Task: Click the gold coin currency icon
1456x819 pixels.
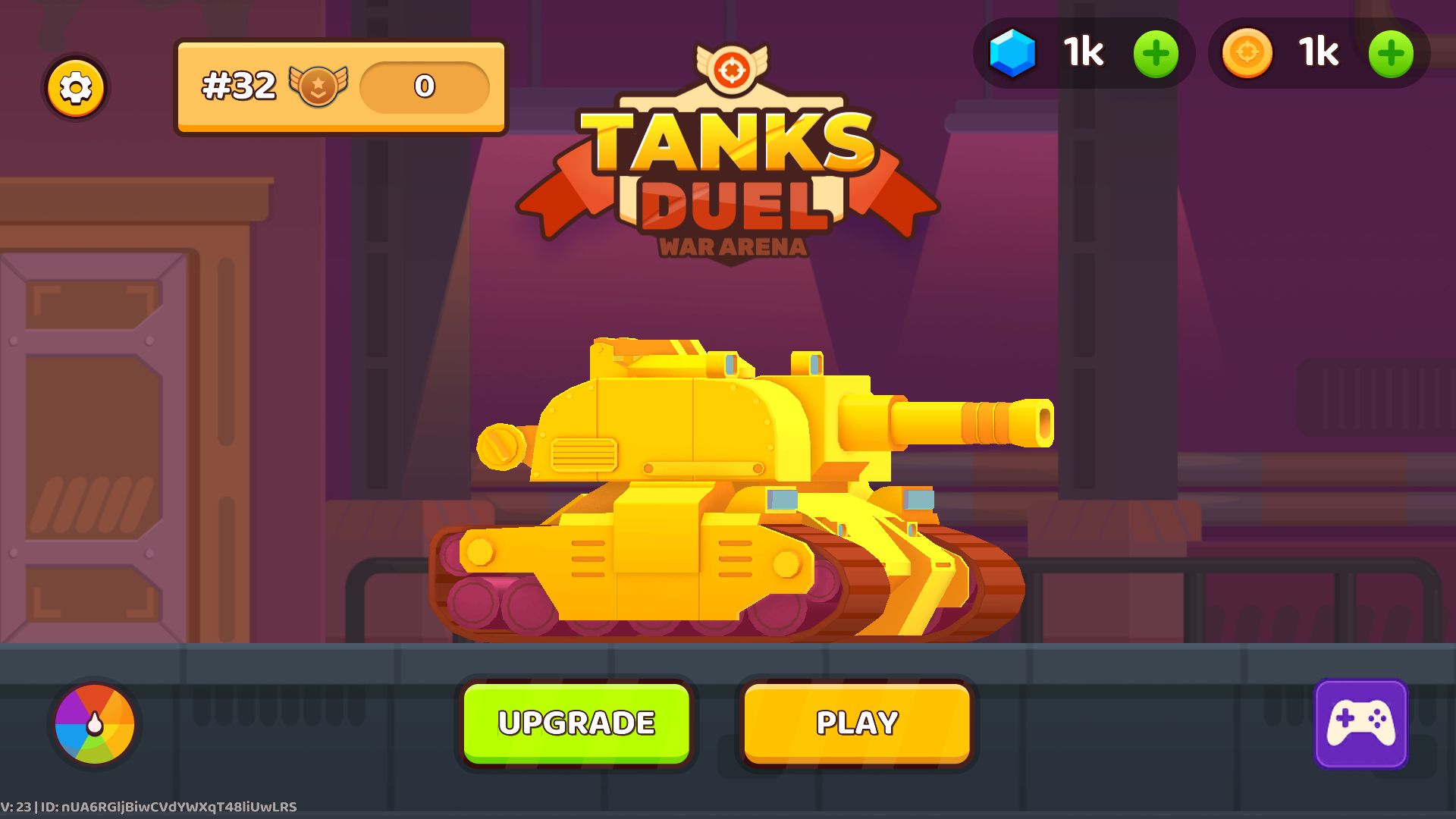Action: pos(1247,53)
